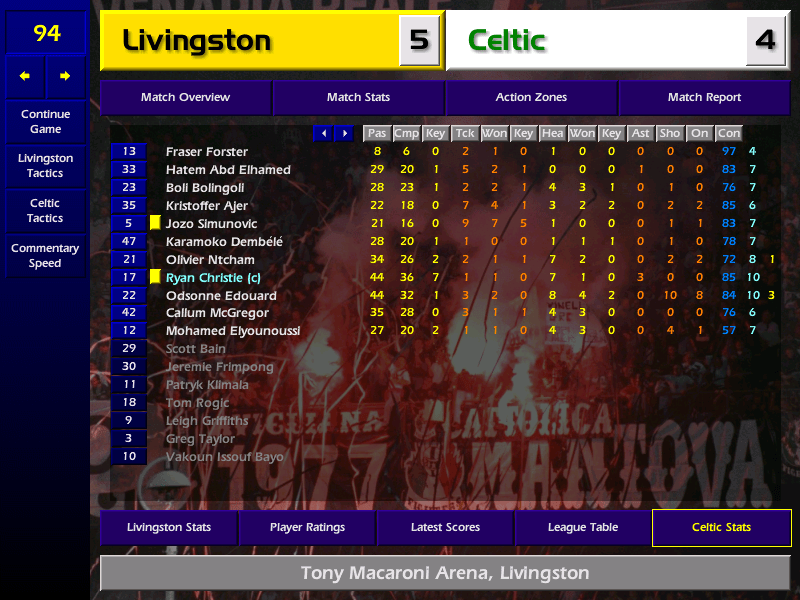800x600 pixels.
Task: Change the Commentary Speed
Action: (x=45, y=256)
